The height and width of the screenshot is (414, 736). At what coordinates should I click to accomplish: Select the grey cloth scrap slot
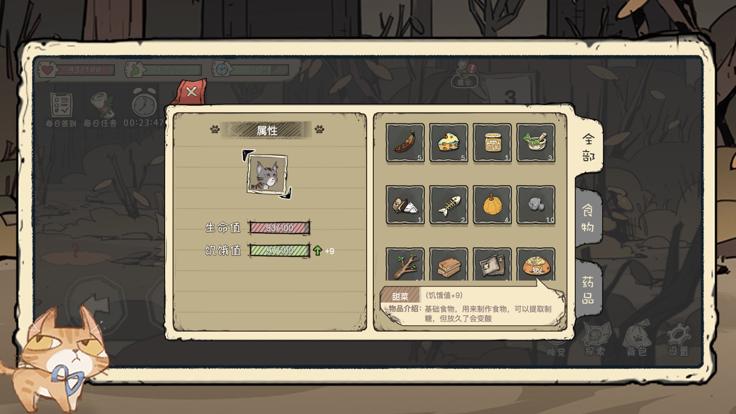[492, 264]
